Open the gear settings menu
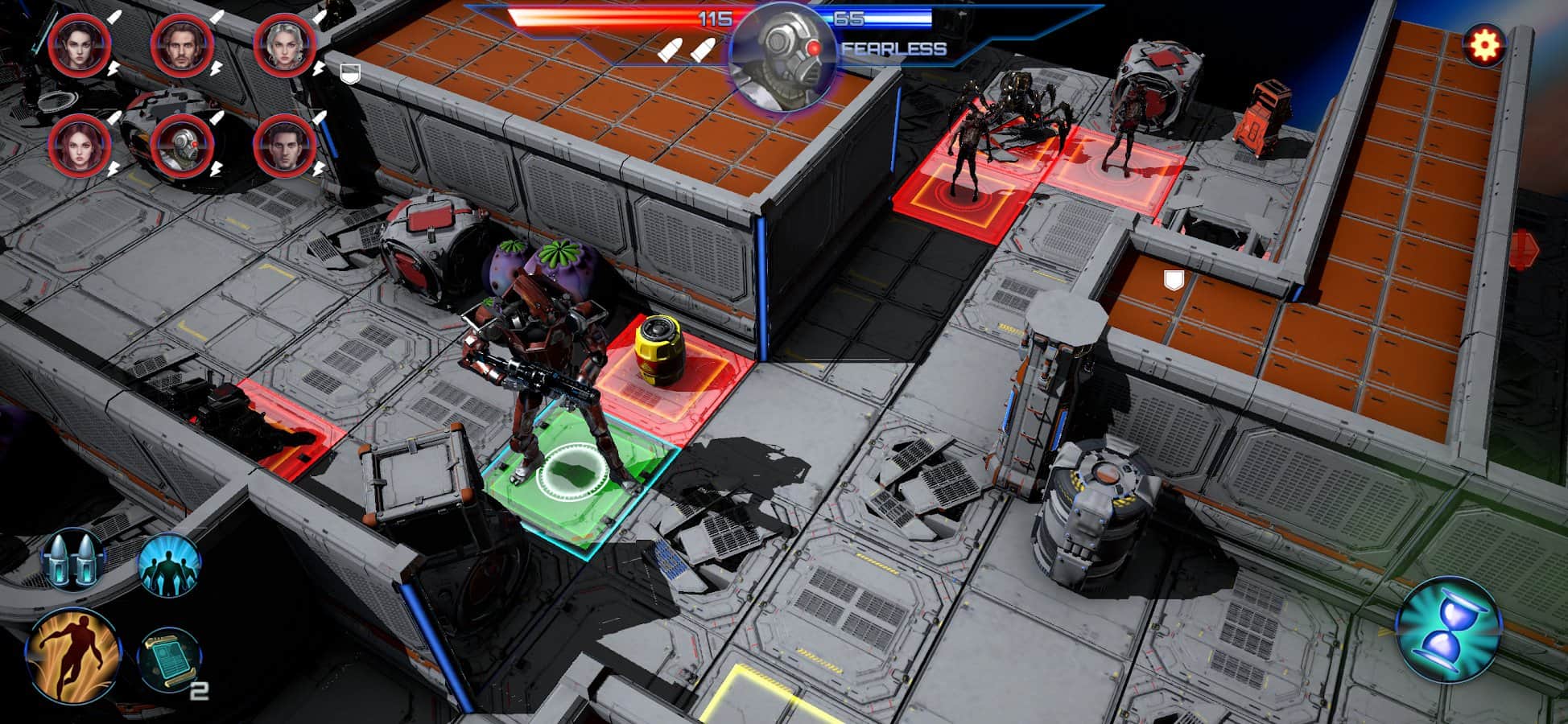This screenshot has width=1568, height=724. click(x=1483, y=46)
